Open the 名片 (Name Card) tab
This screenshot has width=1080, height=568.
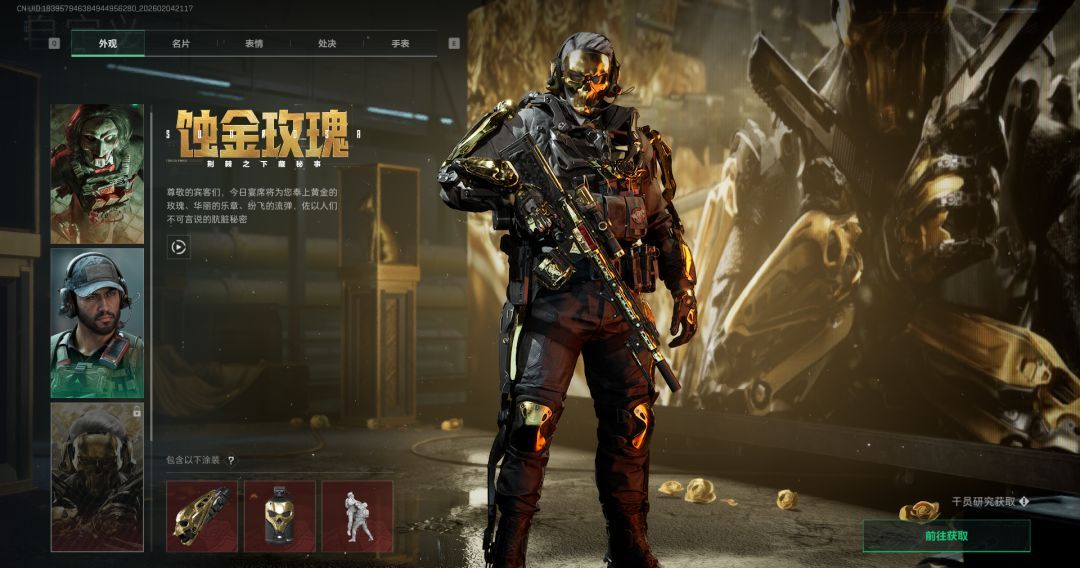coord(181,44)
